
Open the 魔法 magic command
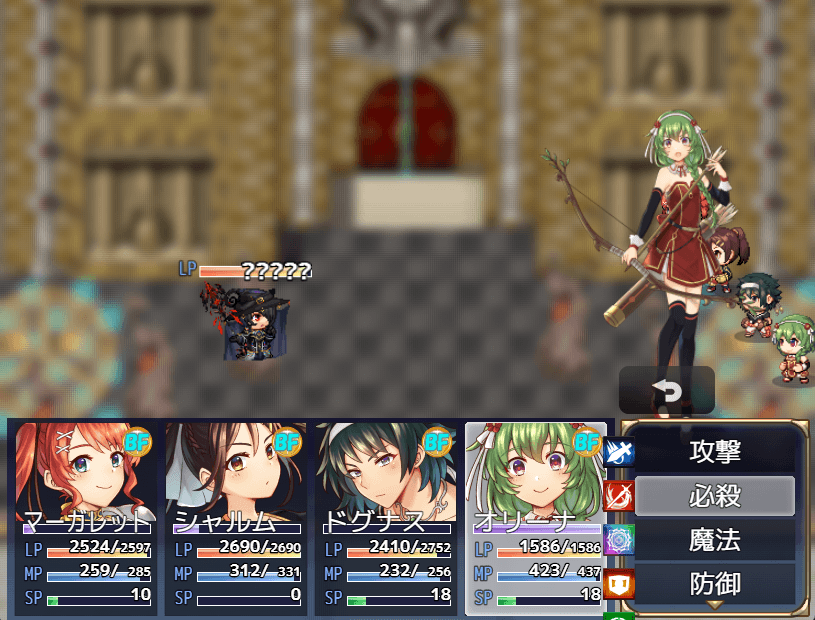pyautogui.click(x=715, y=540)
